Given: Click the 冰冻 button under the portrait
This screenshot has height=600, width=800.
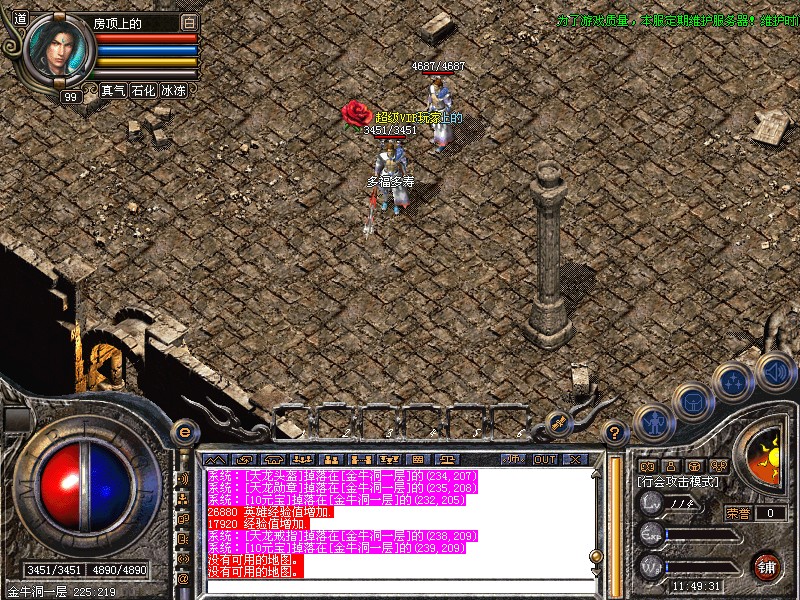Looking at the screenshot, I should (x=173, y=90).
